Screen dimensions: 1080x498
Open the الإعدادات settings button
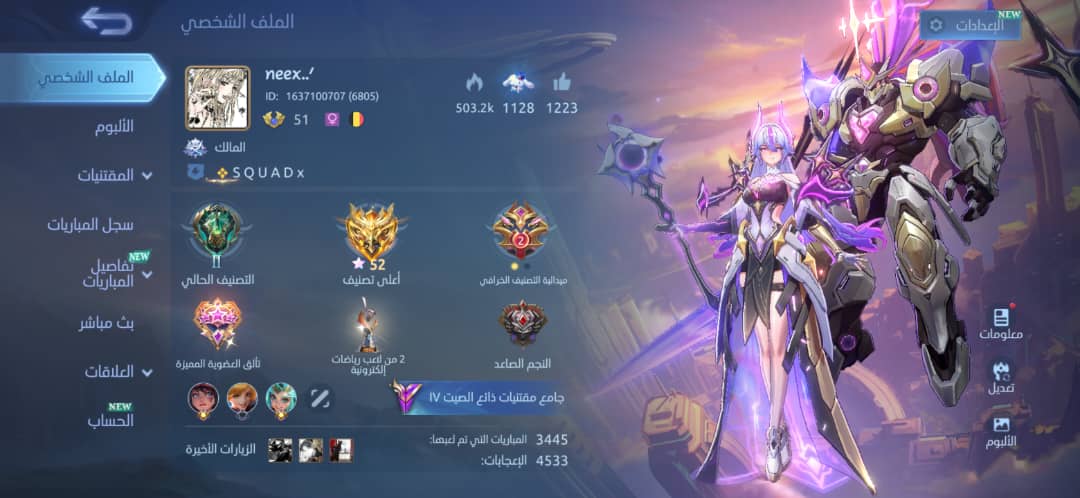(x=969, y=26)
